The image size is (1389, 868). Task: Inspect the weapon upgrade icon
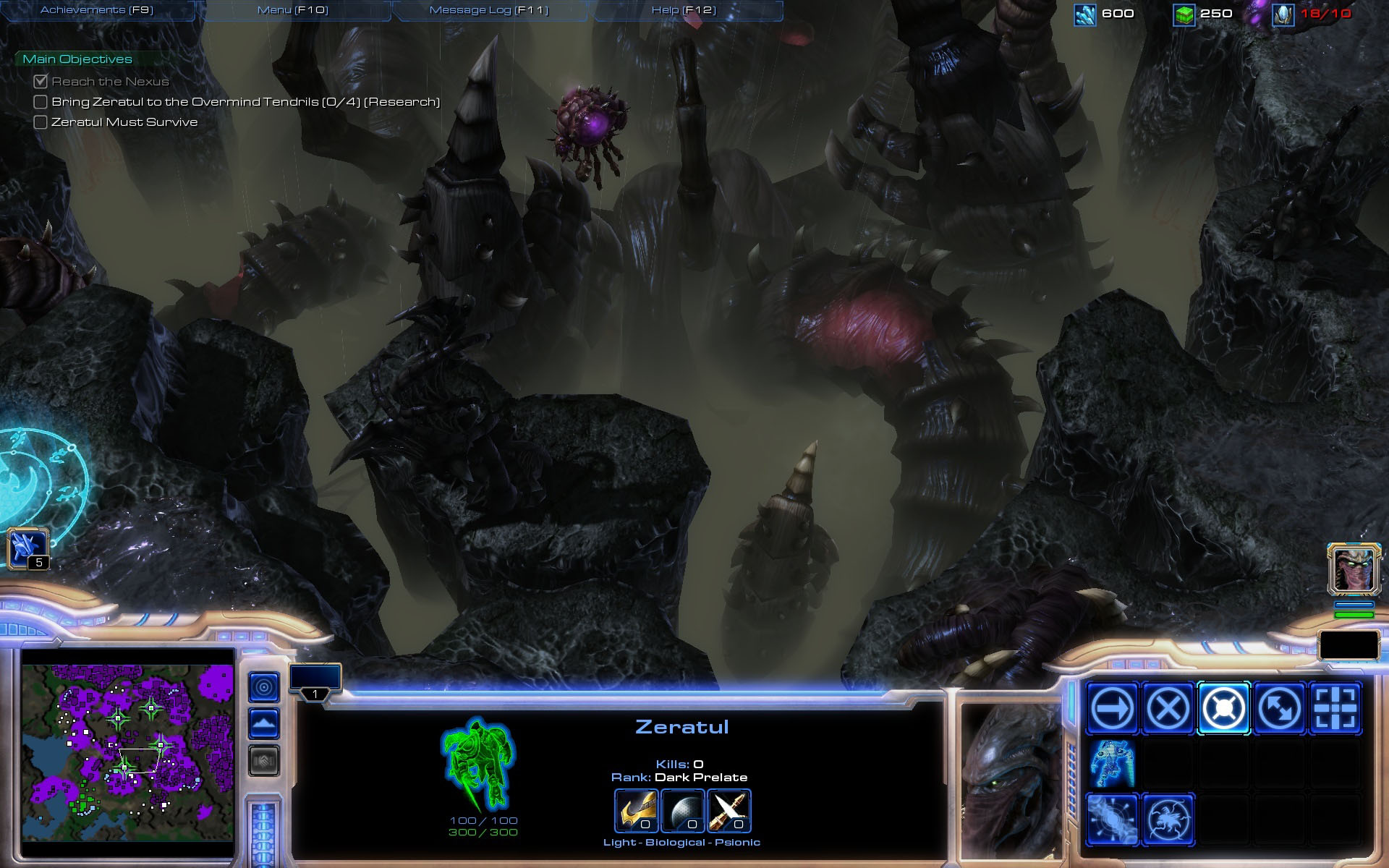(730, 809)
